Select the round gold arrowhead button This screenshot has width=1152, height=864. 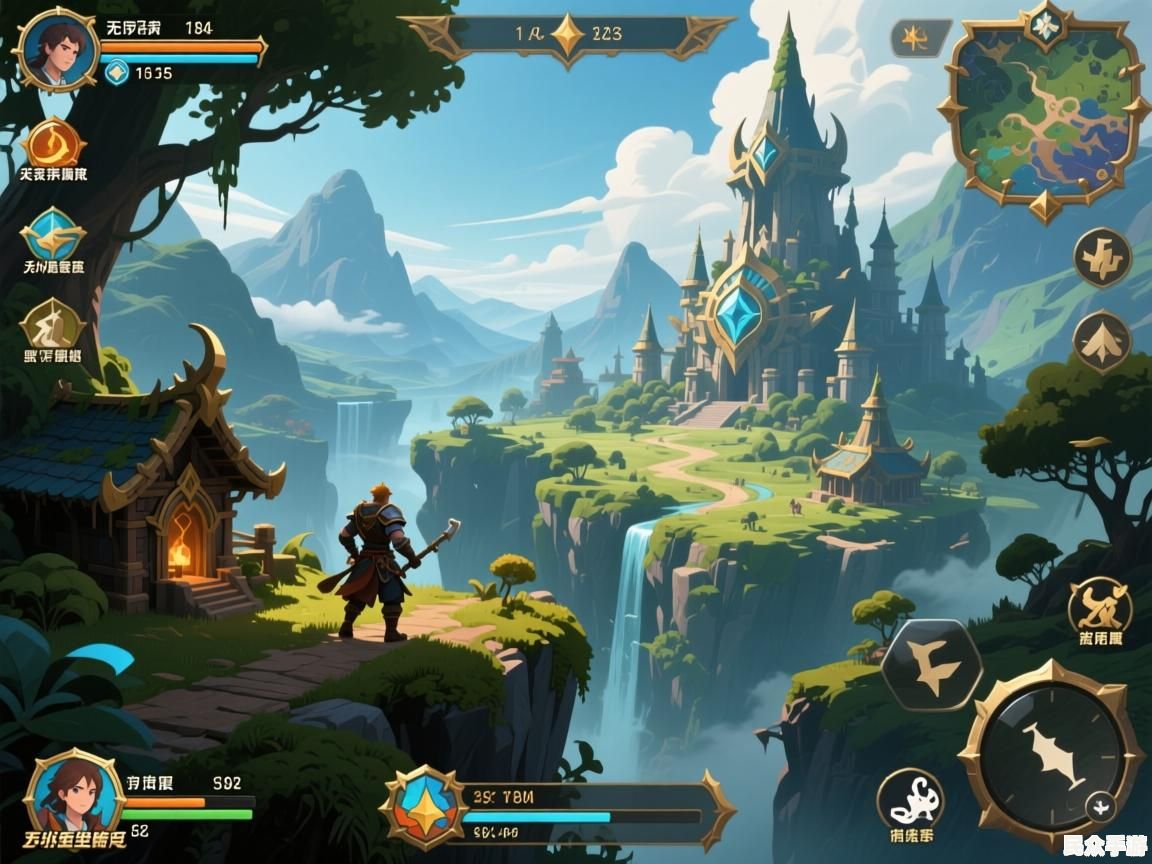point(1101,341)
